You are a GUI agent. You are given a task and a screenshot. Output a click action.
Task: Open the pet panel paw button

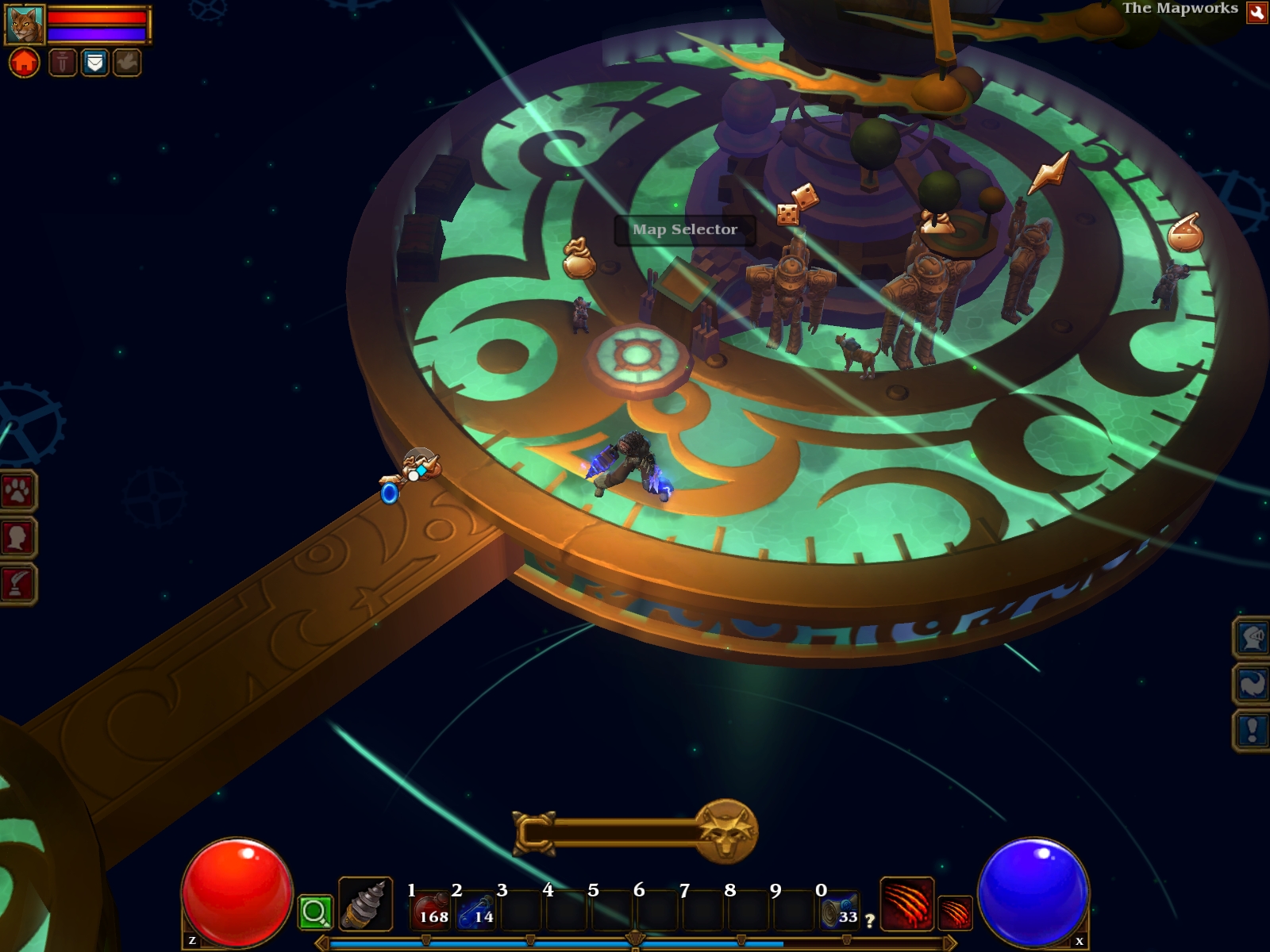(17, 492)
